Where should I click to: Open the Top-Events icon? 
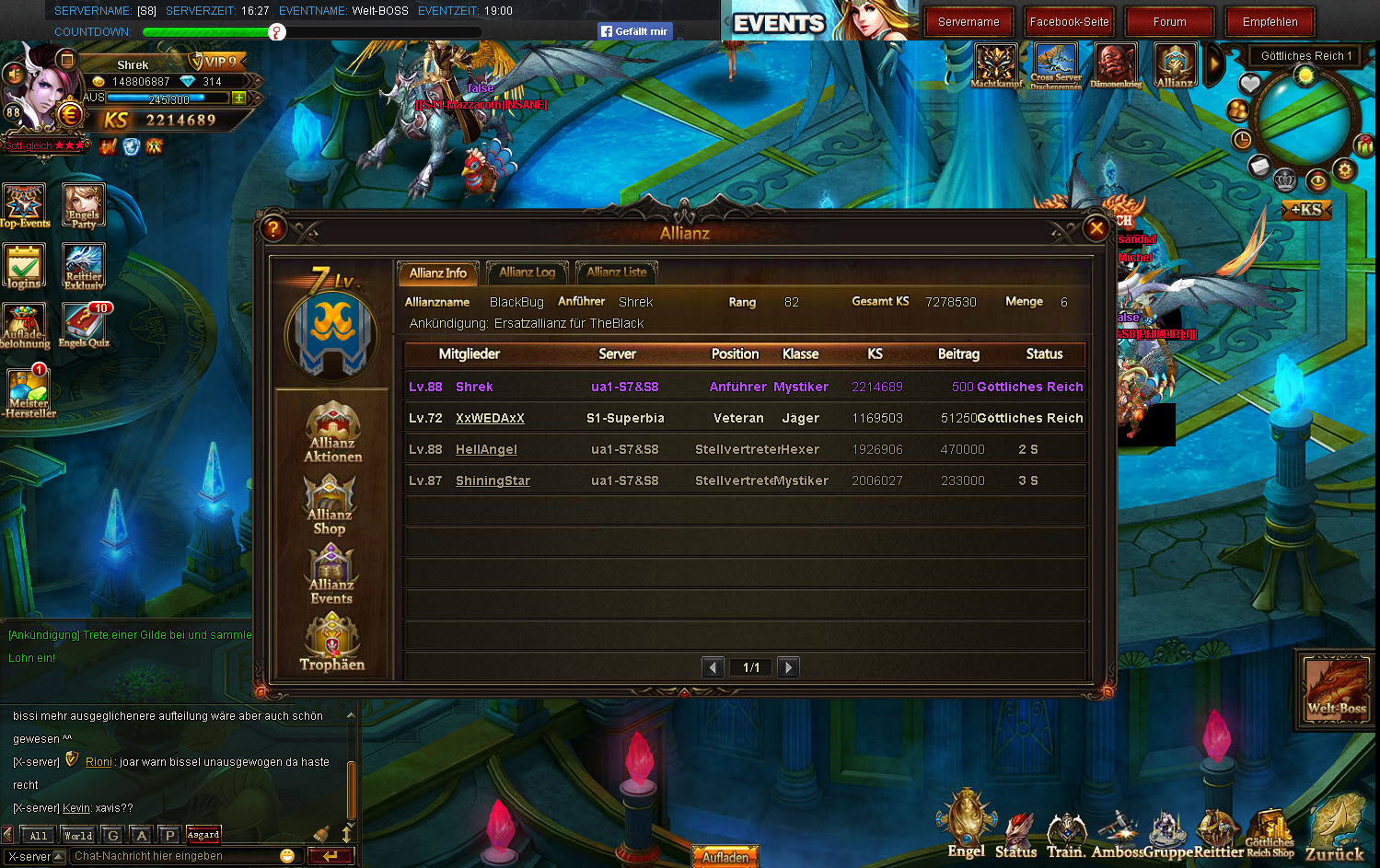pos(25,206)
